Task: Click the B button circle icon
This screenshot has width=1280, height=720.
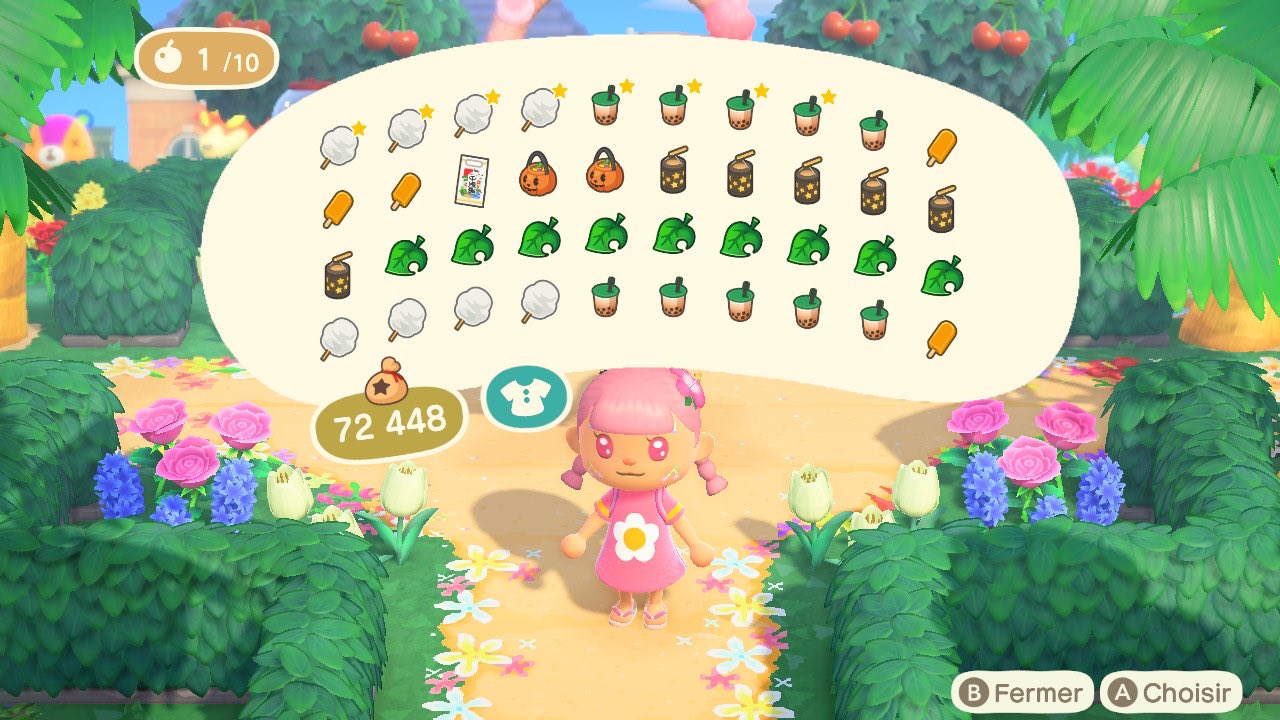Action: (976, 691)
